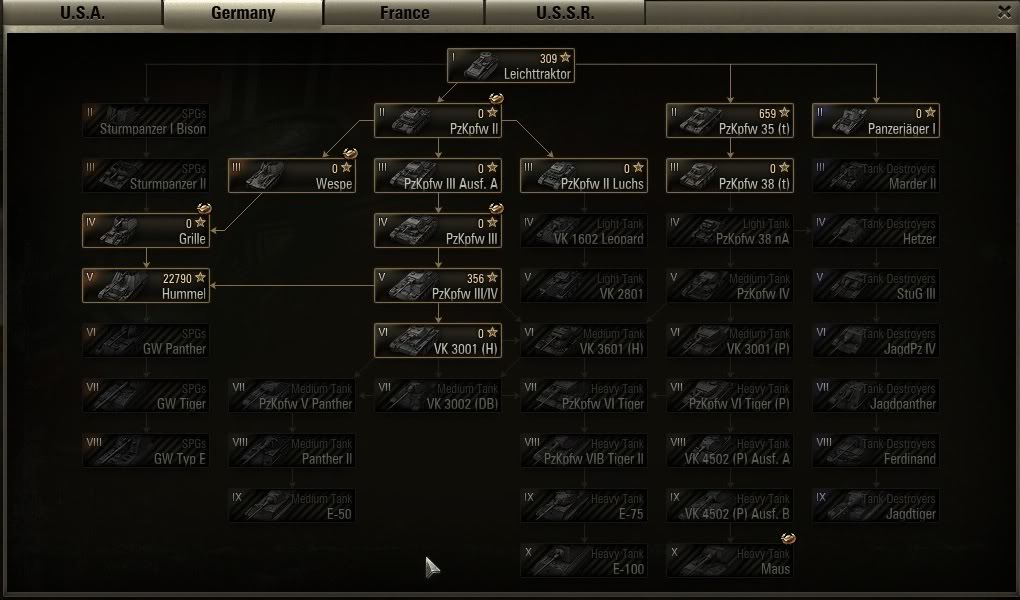Select the U.S.S.R. nation tab
Screen dimensions: 1020x600
click(x=565, y=14)
